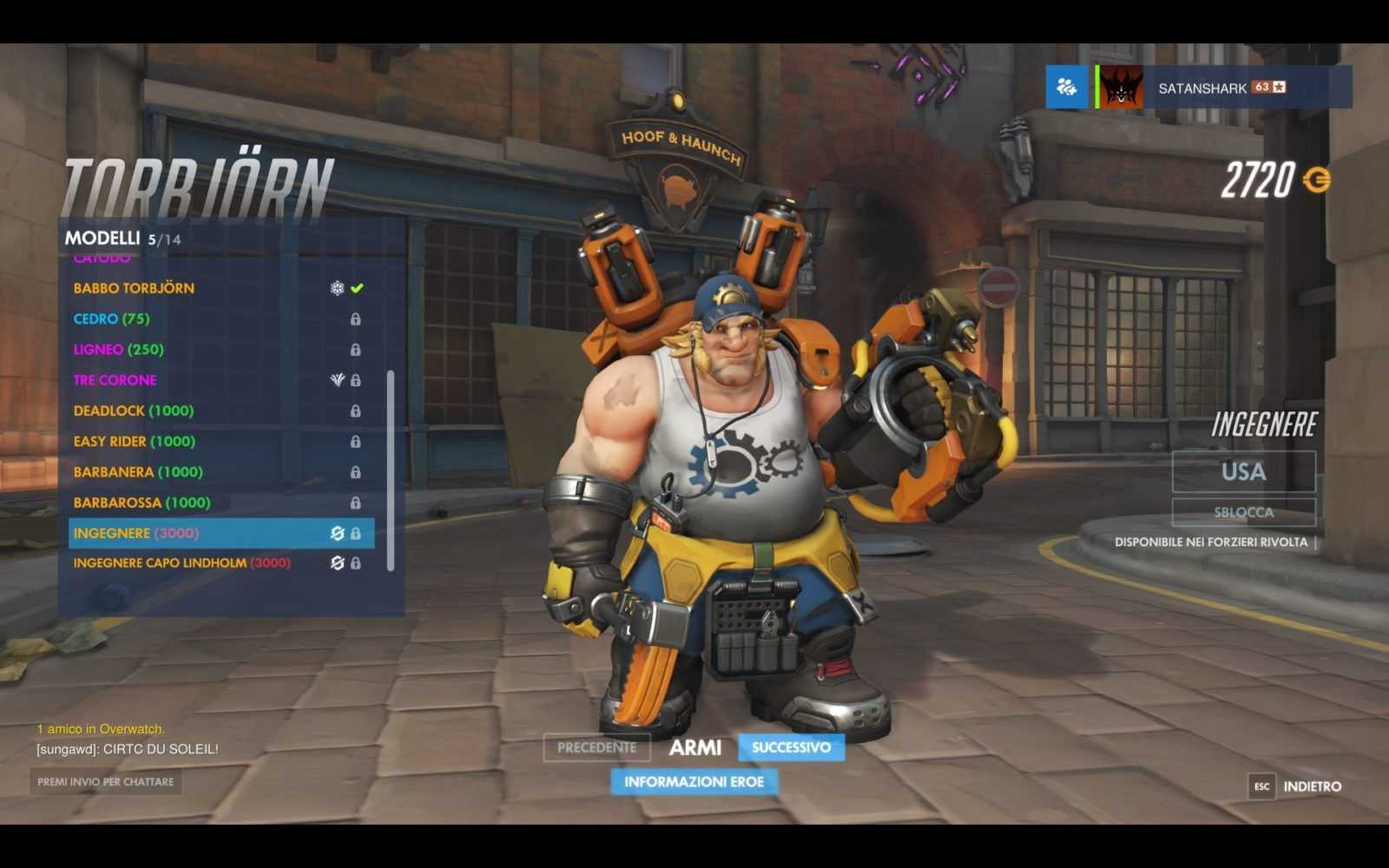Select the Barbarossa skin
The width and height of the screenshot is (1389, 868).
point(142,503)
